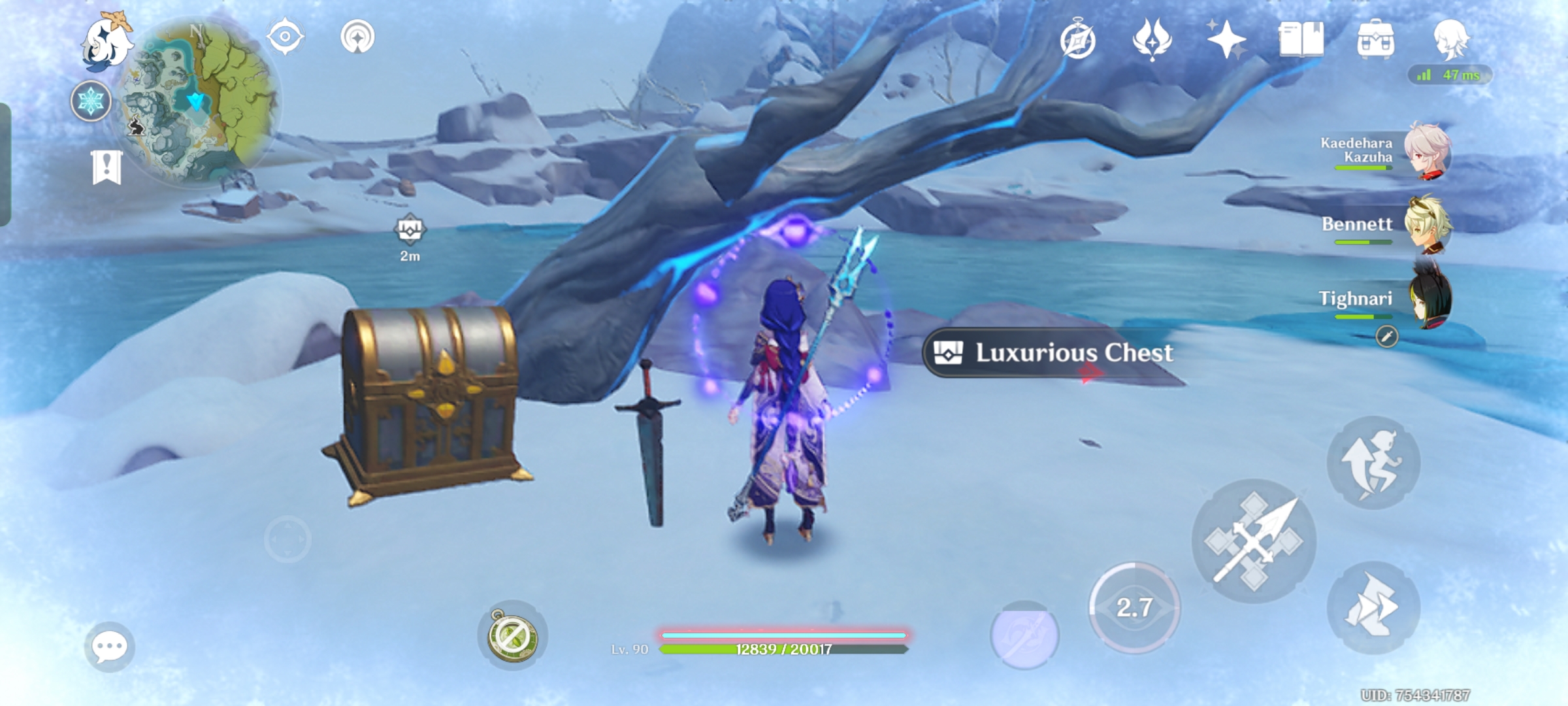Viewport: 1568px width, 706px height.
Task: Tap the tracking waypoint icon in top bar
Action: coord(356,38)
